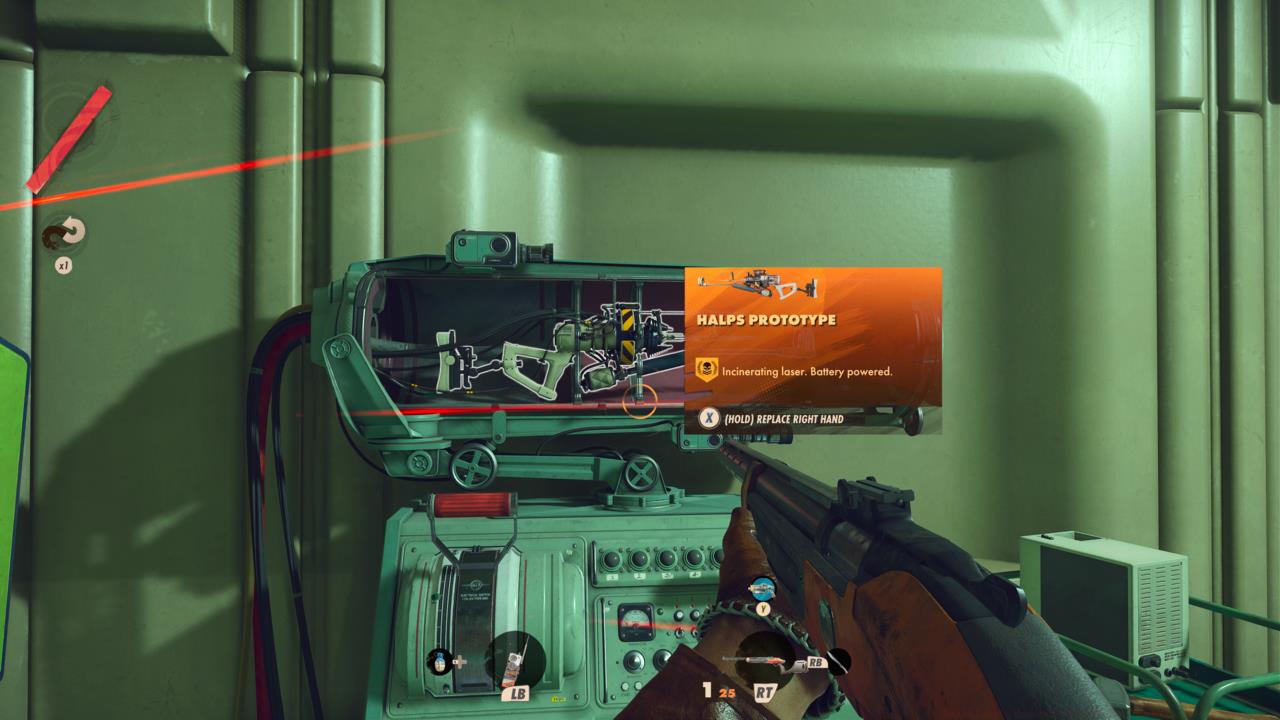Click the grenade icon beside the LB prompt
Image resolution: width=1280 pixels, height=720 pixels.
click(x=439, y=661)
